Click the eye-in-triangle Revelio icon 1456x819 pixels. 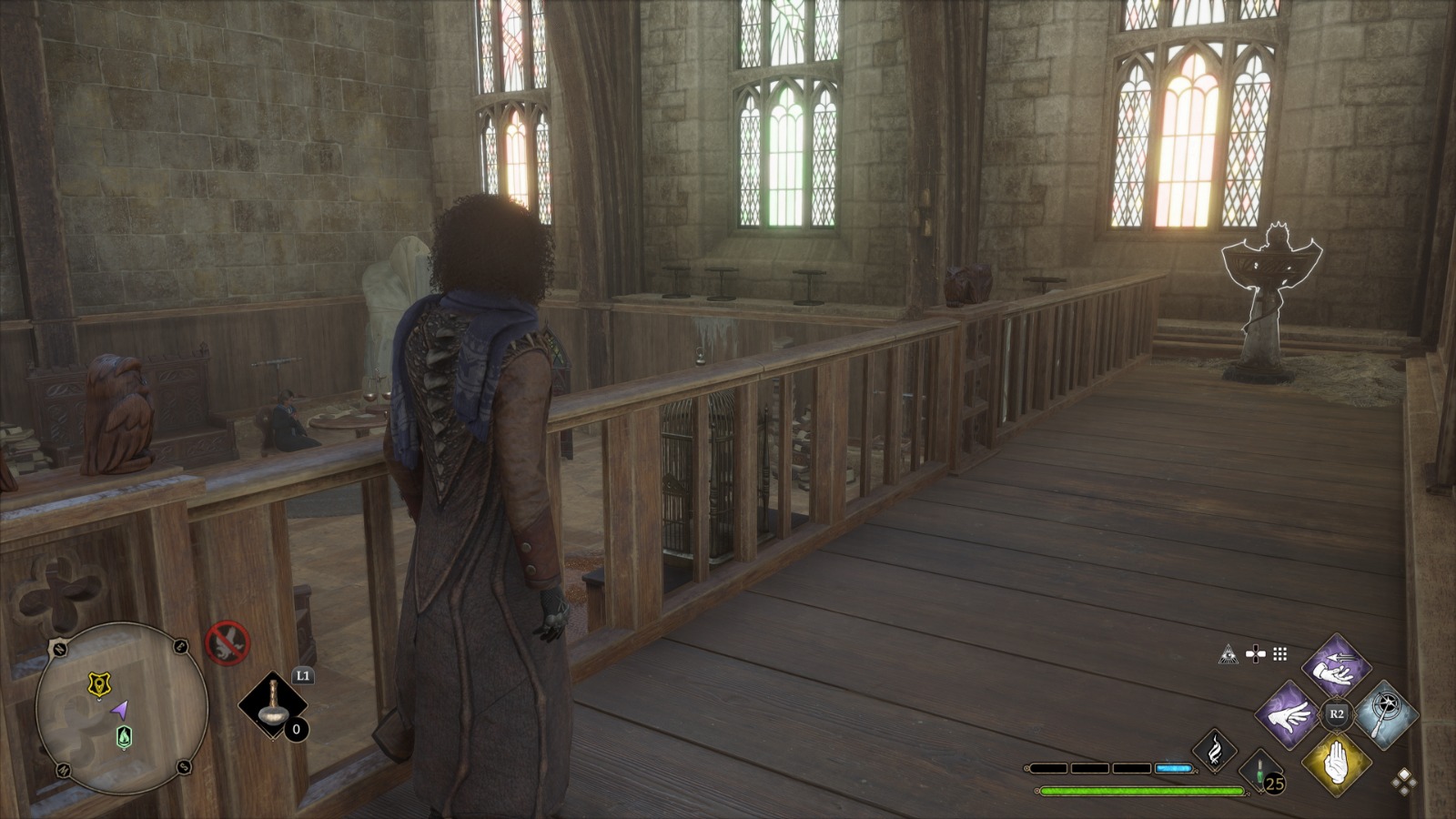tap(1228, 653)
